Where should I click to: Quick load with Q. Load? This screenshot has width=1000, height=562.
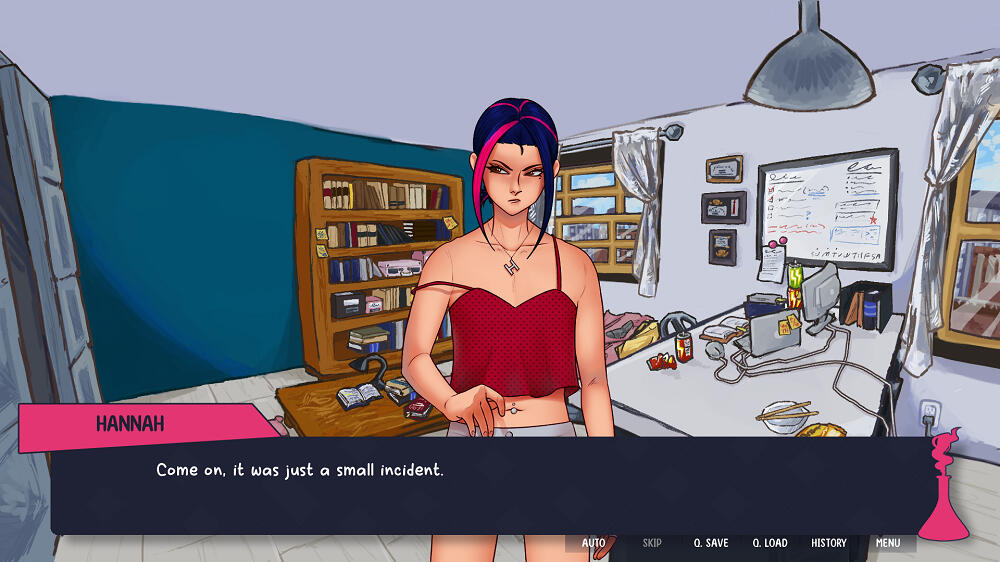[770, 543]
